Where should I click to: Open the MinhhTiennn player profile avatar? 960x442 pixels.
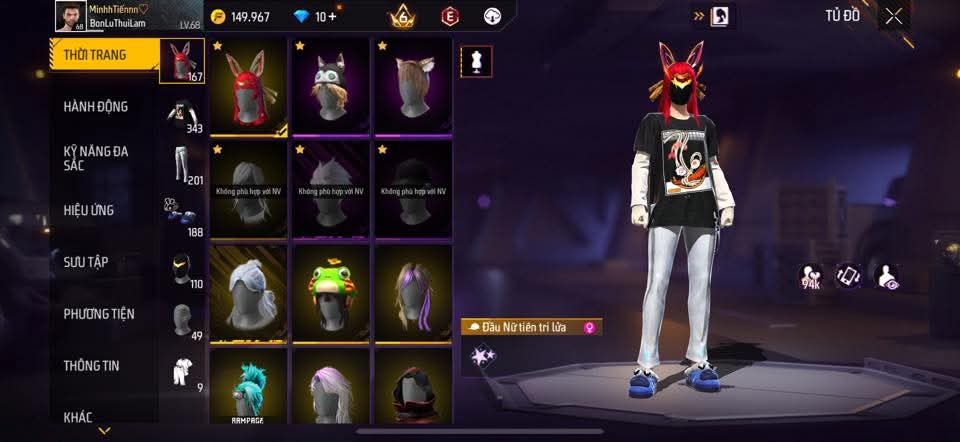point(68,16)
